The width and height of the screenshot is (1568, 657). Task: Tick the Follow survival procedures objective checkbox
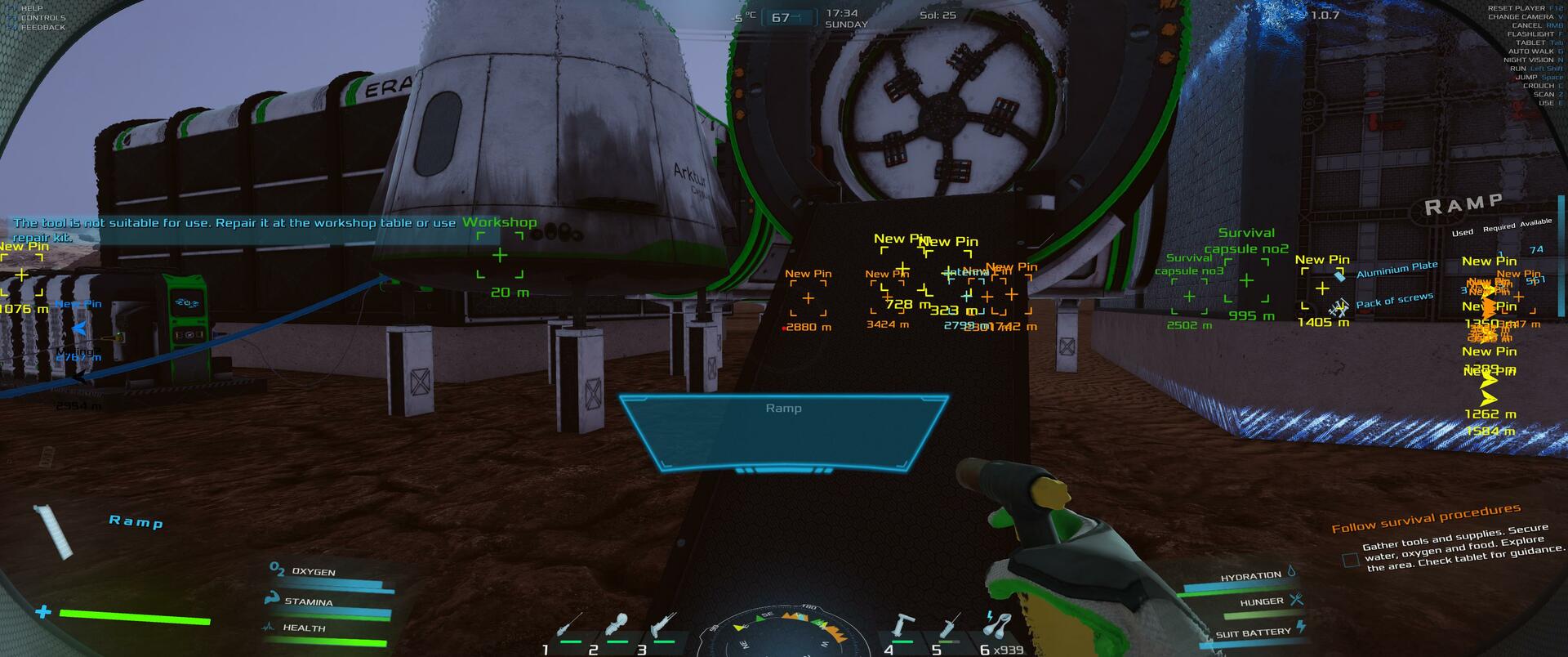tap(1351, 560)
